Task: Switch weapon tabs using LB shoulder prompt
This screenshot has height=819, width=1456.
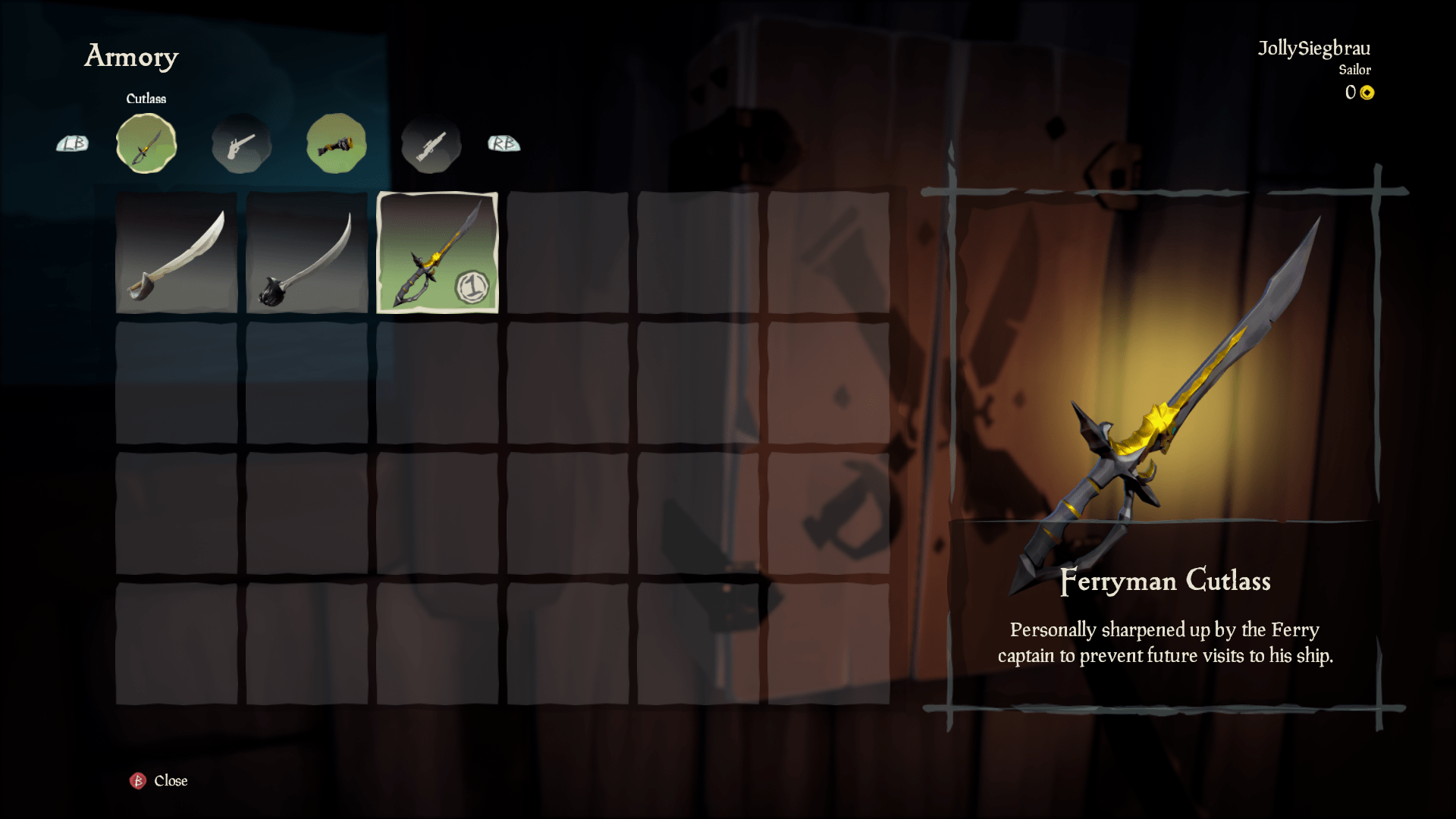Action: 72,143
